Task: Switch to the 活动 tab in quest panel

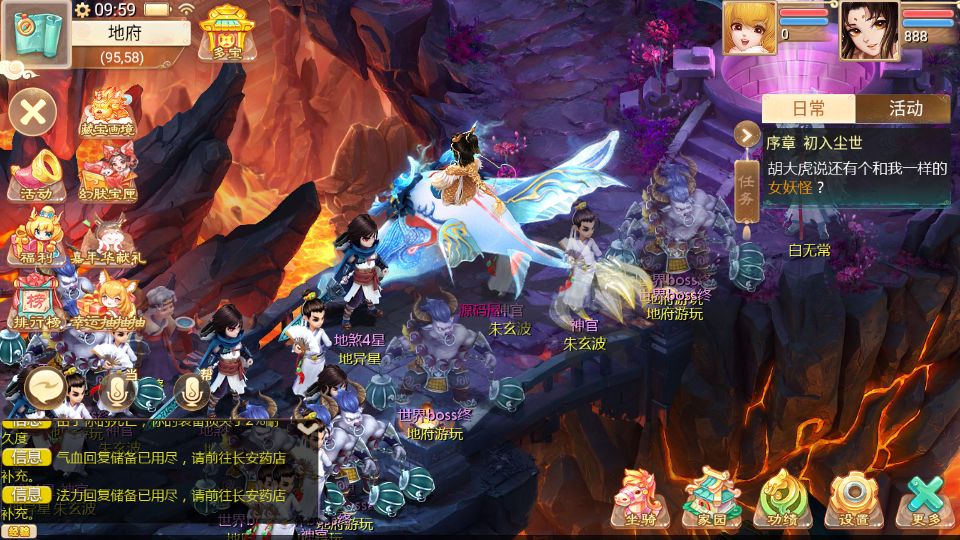Action: click(x=905, y=108)
